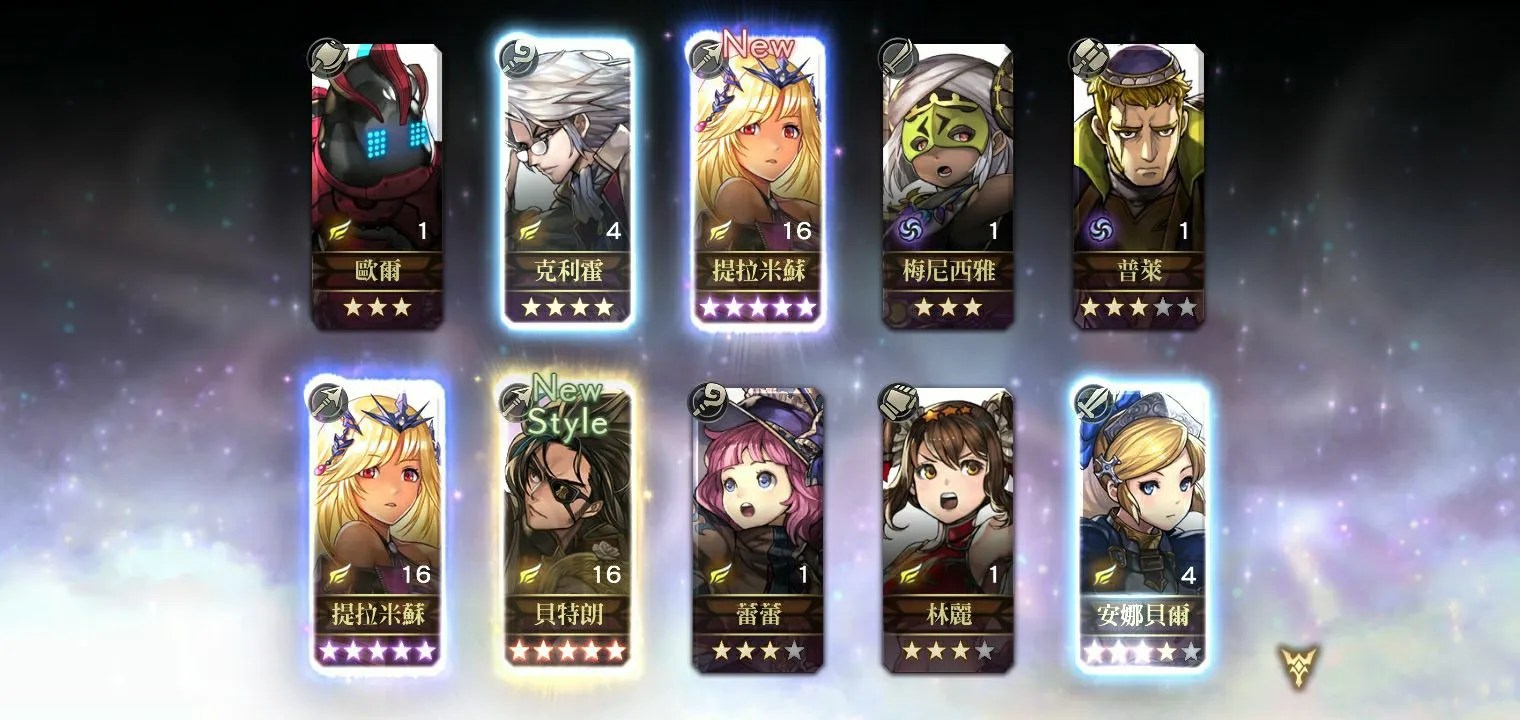Open the 克利霍 four-star card
This screenshot has height=720, width=1520.
click(x=568, y=185)
